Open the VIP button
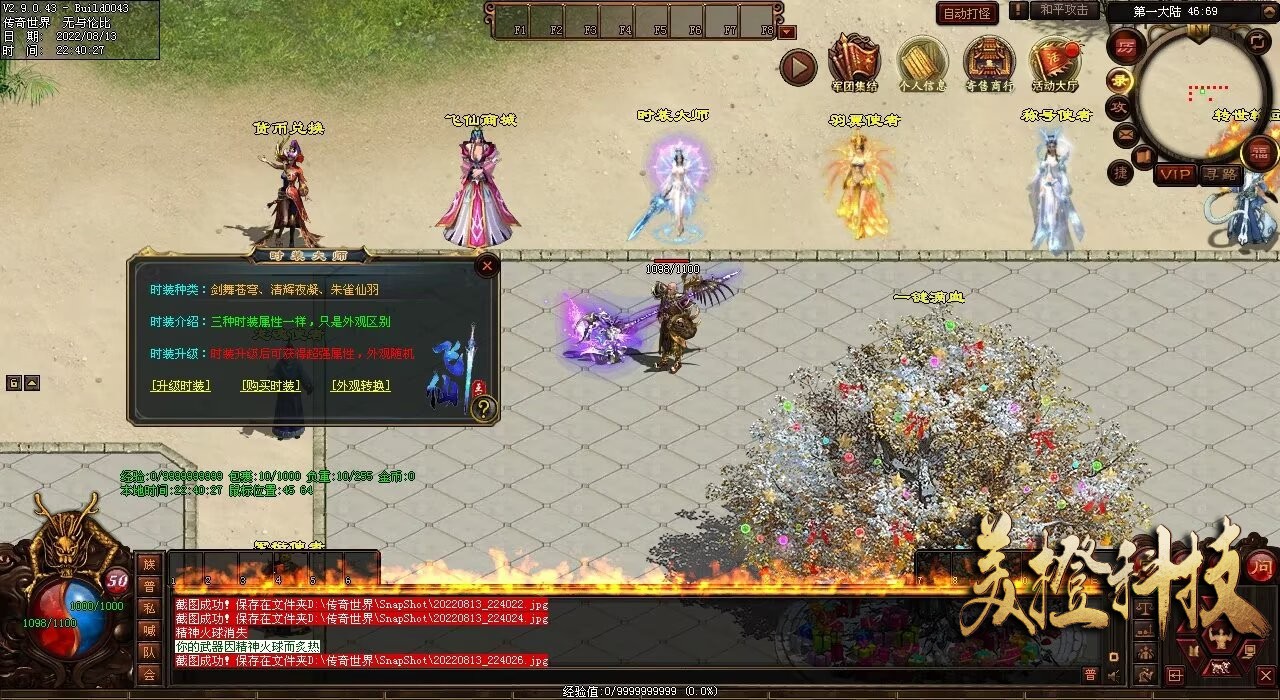Screen dimensions: 1280x700 (x=1176, y=174)
